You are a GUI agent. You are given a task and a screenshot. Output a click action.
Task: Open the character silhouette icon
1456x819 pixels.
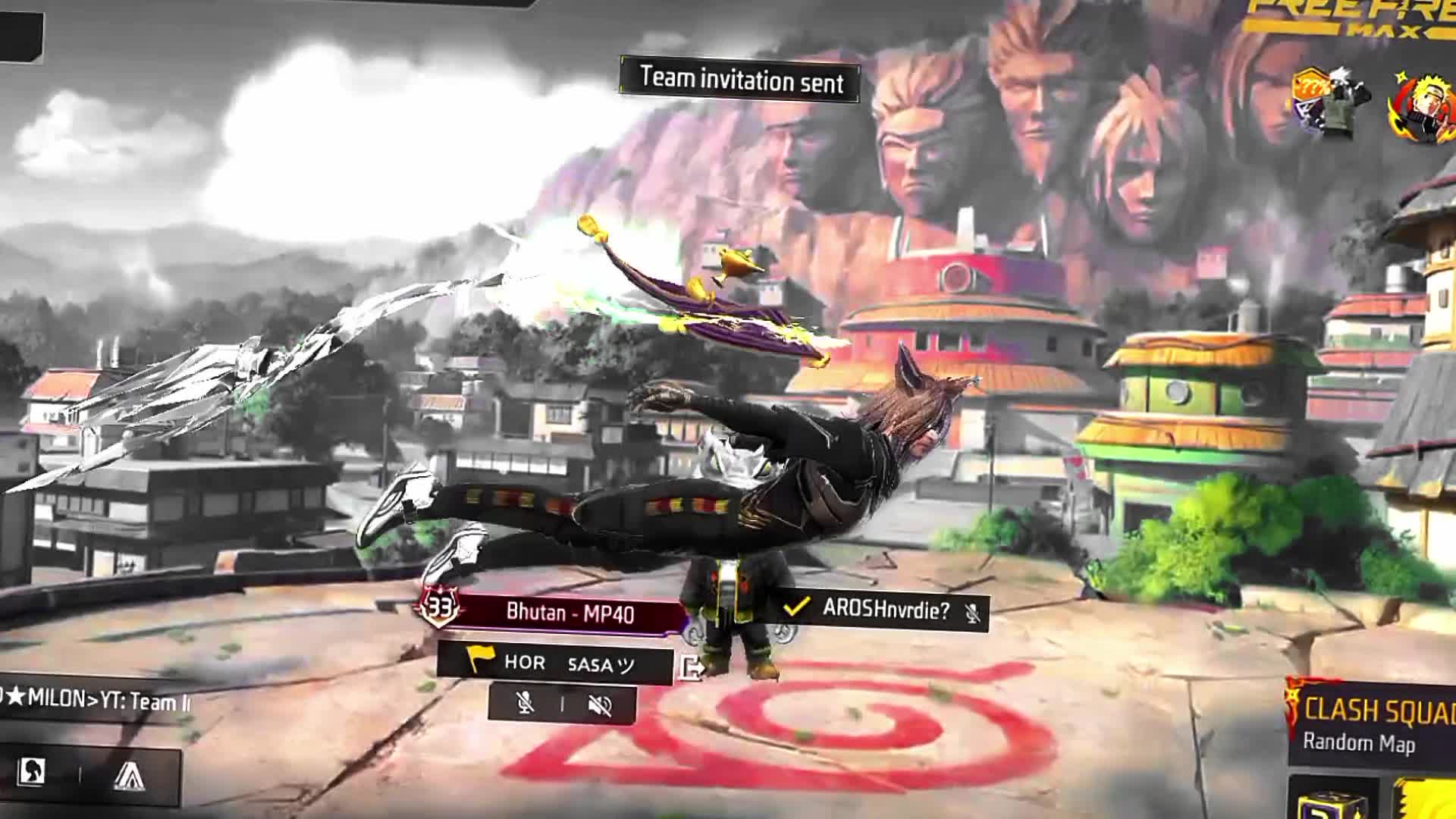pos(33,772)
